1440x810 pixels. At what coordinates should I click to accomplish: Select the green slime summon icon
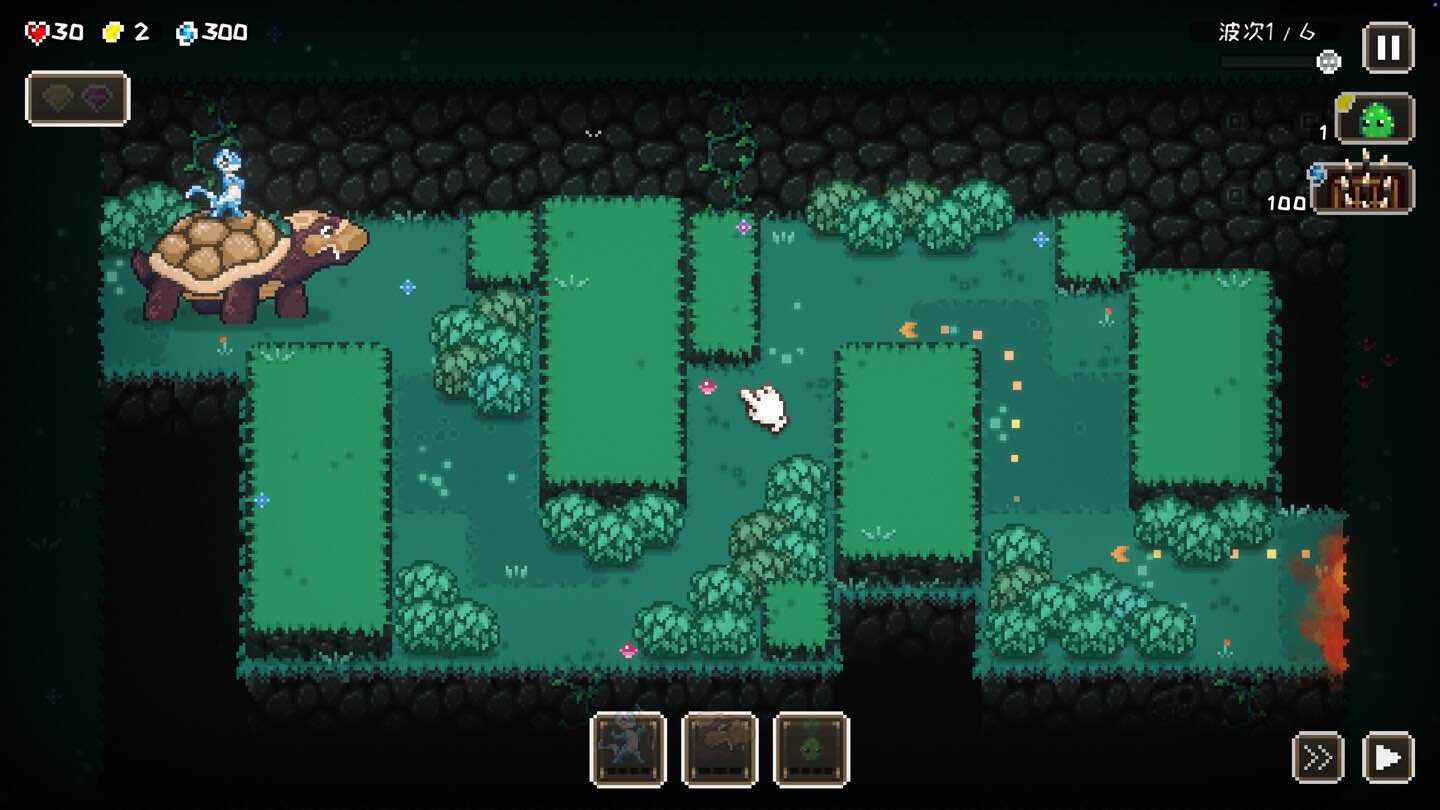(1376, 118)
